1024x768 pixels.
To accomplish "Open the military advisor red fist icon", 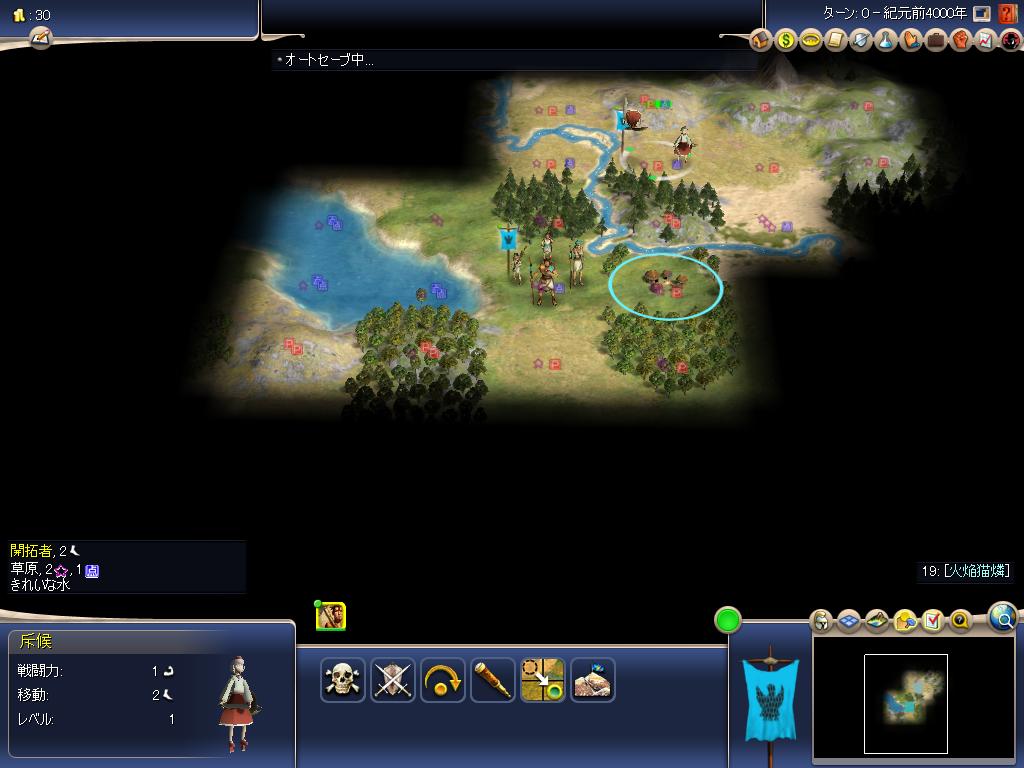I will [961, 40].
